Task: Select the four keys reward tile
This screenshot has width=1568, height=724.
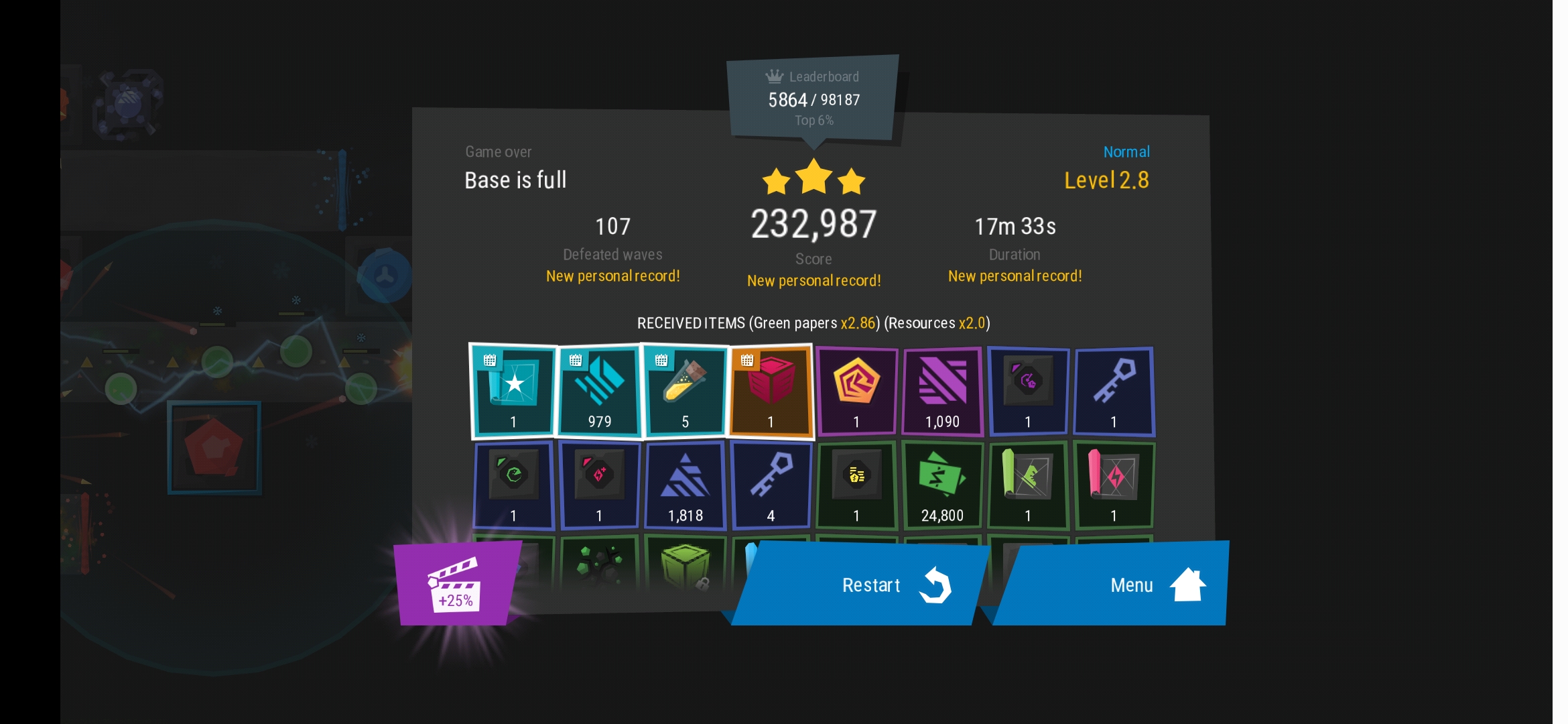Action: (771, 485)
